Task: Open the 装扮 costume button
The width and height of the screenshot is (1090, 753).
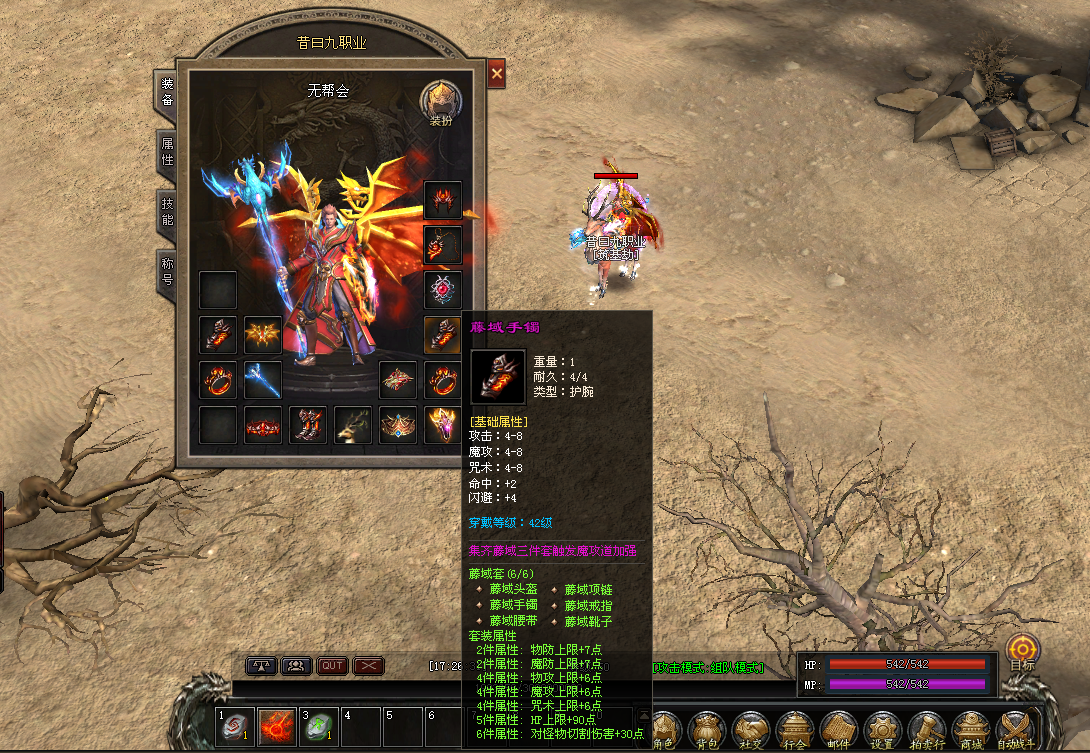Action: point(441,103)
